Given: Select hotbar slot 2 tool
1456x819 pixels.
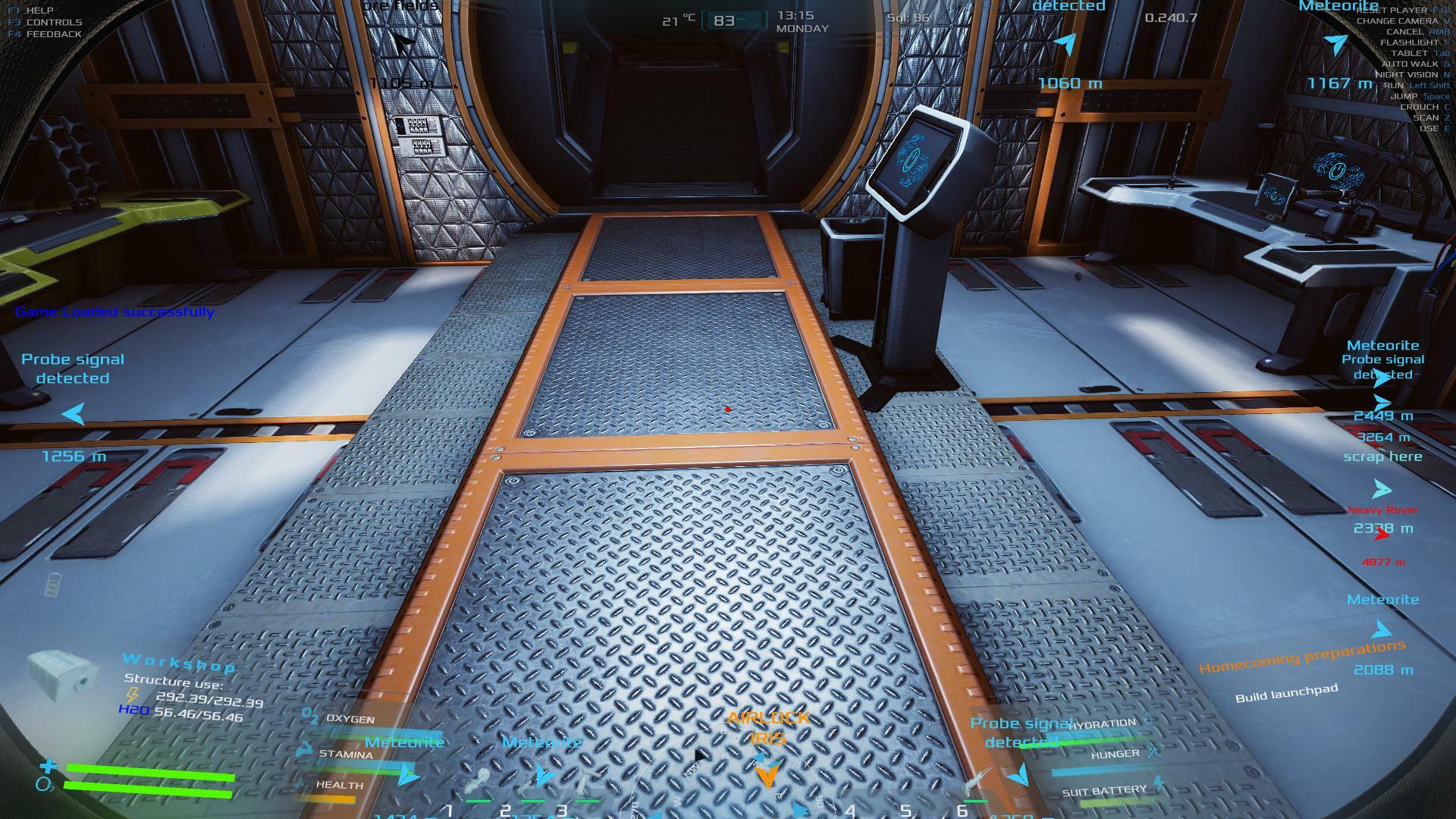Looking at the screenshot, I should 533,783.
